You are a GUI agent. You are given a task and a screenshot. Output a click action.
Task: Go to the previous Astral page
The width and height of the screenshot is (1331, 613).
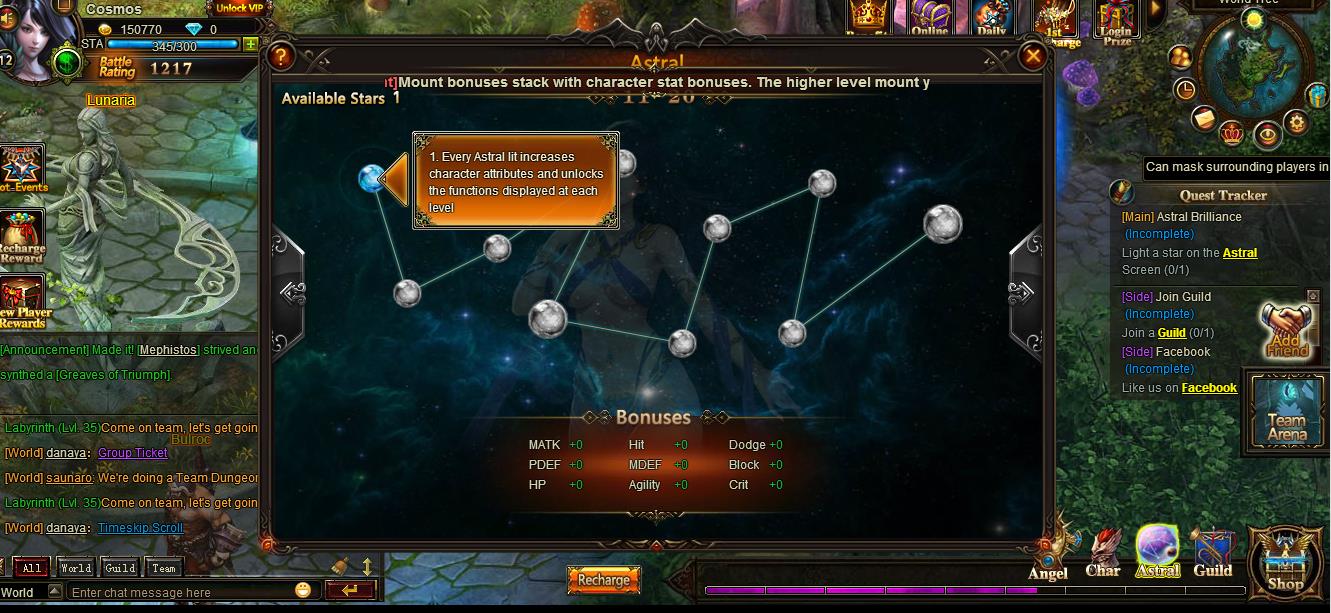coord(292,292)
